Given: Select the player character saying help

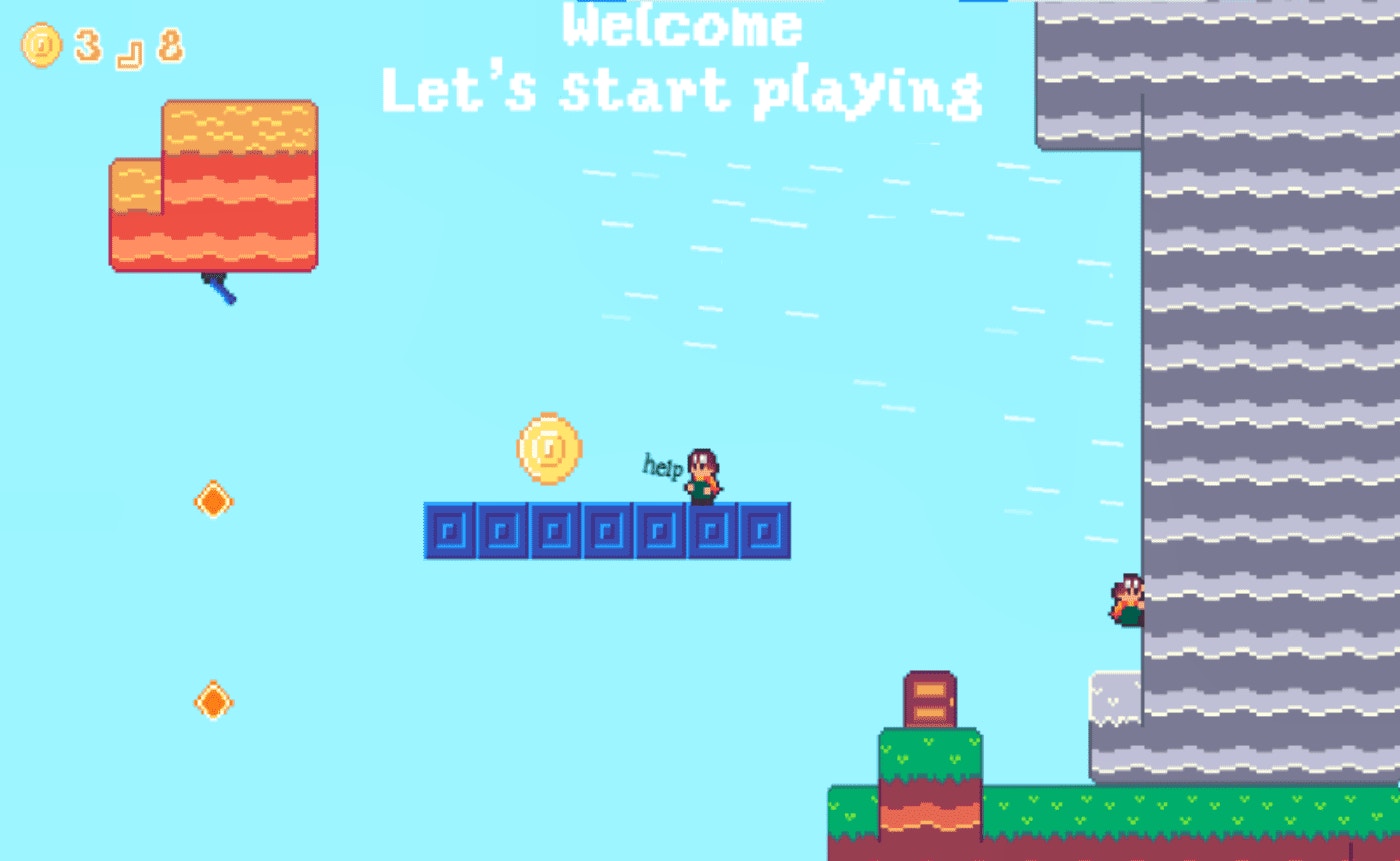Looking at the screenshot, I should coord(700,475).
